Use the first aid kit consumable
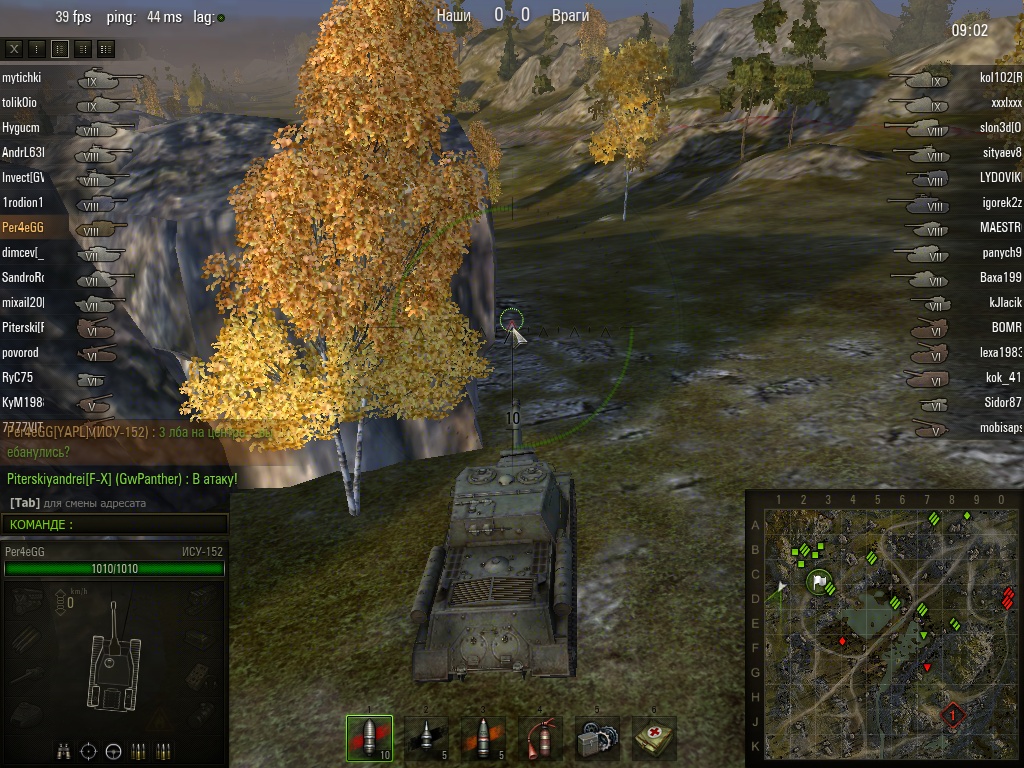This screenshot has width=1024, height=768. click(654, 739)
